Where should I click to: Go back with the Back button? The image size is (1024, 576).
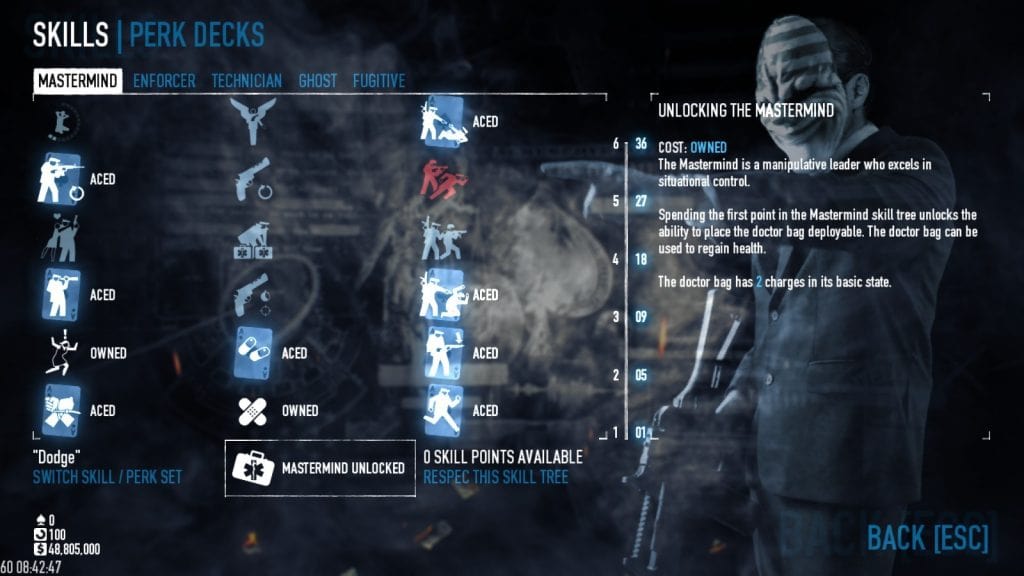point(926,537)
